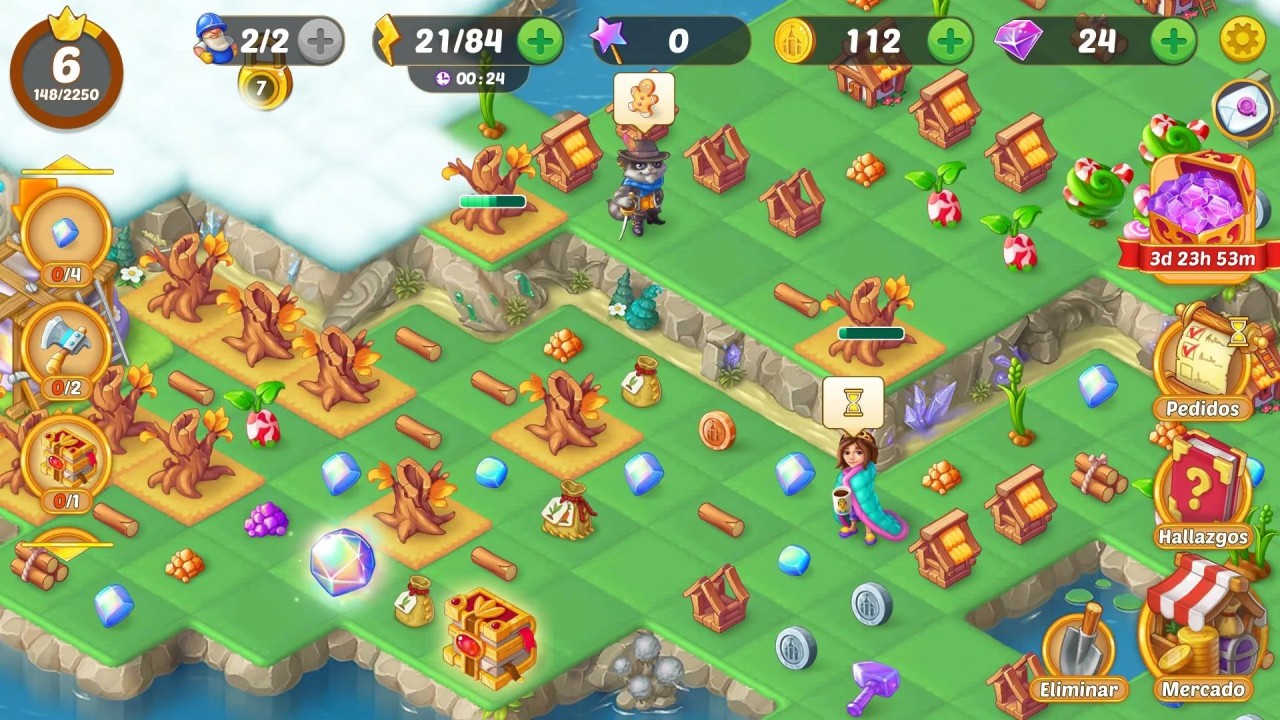
Task: Collapse the goals list with the up arrow
Action: pyautogui.click(x=66, y=165)
